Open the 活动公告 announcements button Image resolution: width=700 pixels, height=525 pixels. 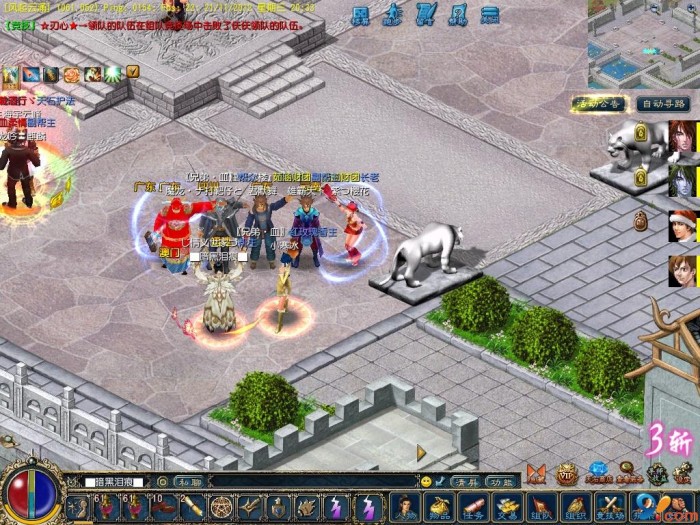click(x=598, y=103)
